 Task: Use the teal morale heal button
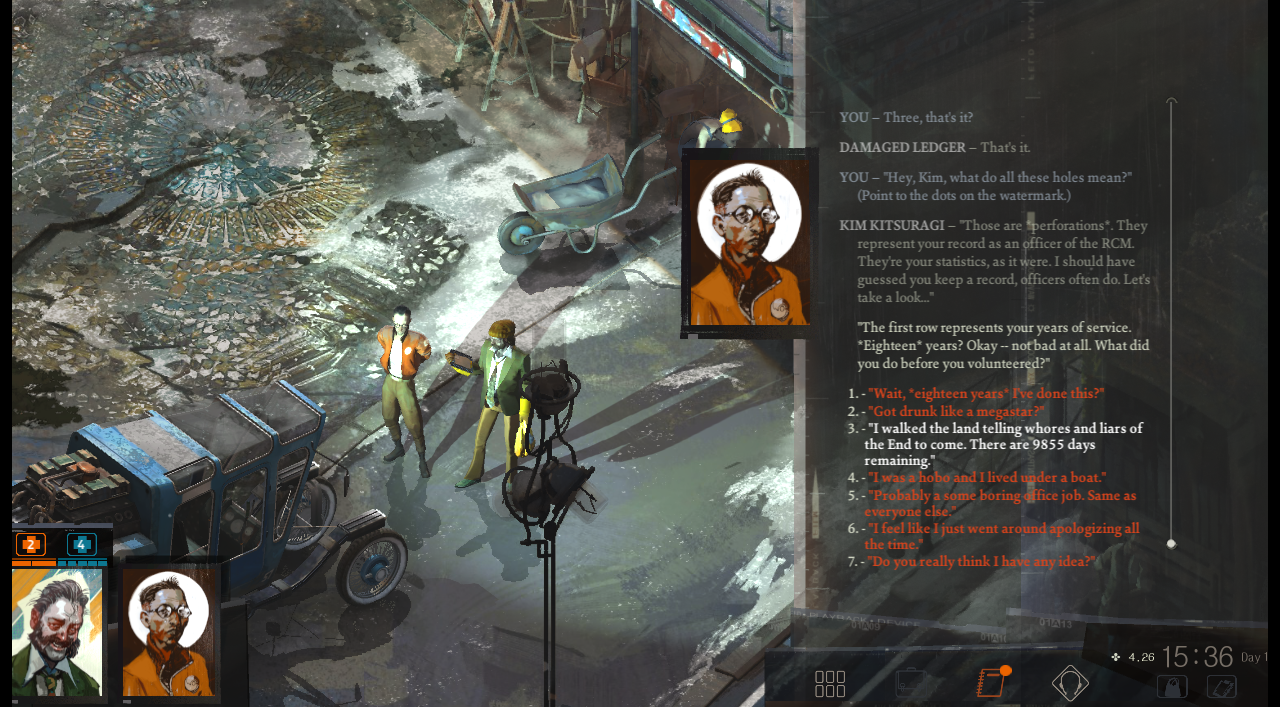81,545
